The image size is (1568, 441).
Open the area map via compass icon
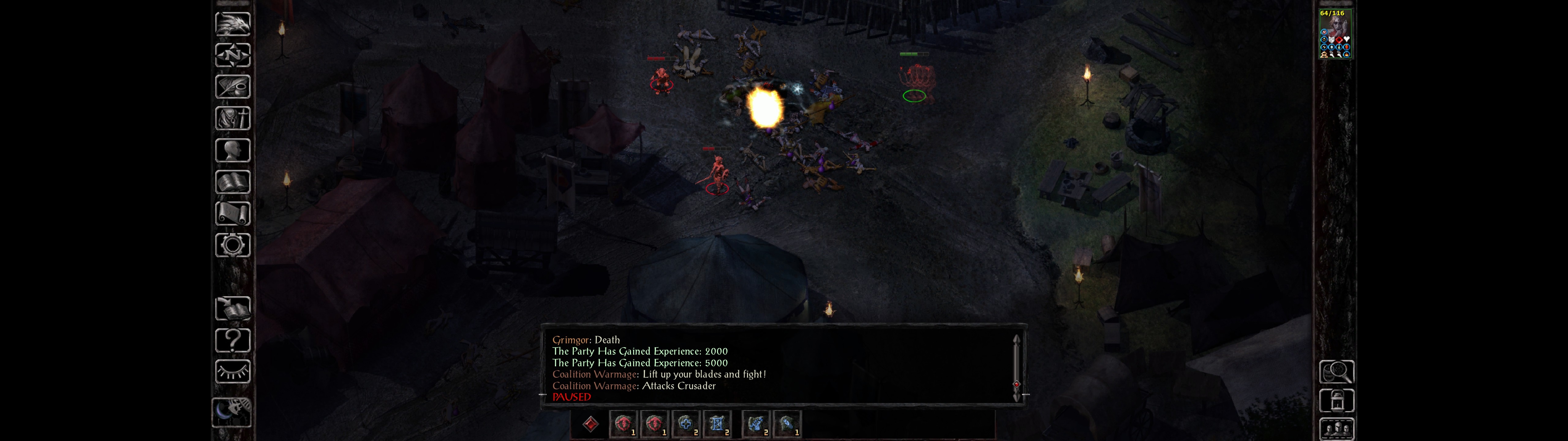point(232,55)
